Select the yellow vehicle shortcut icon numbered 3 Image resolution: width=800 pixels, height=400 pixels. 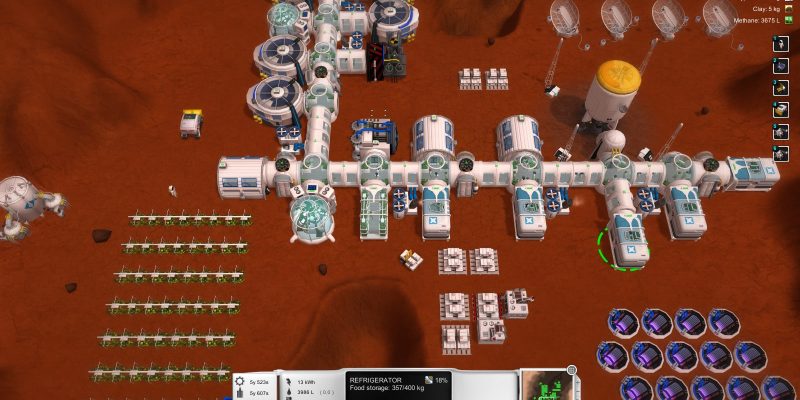click(781, 88)
